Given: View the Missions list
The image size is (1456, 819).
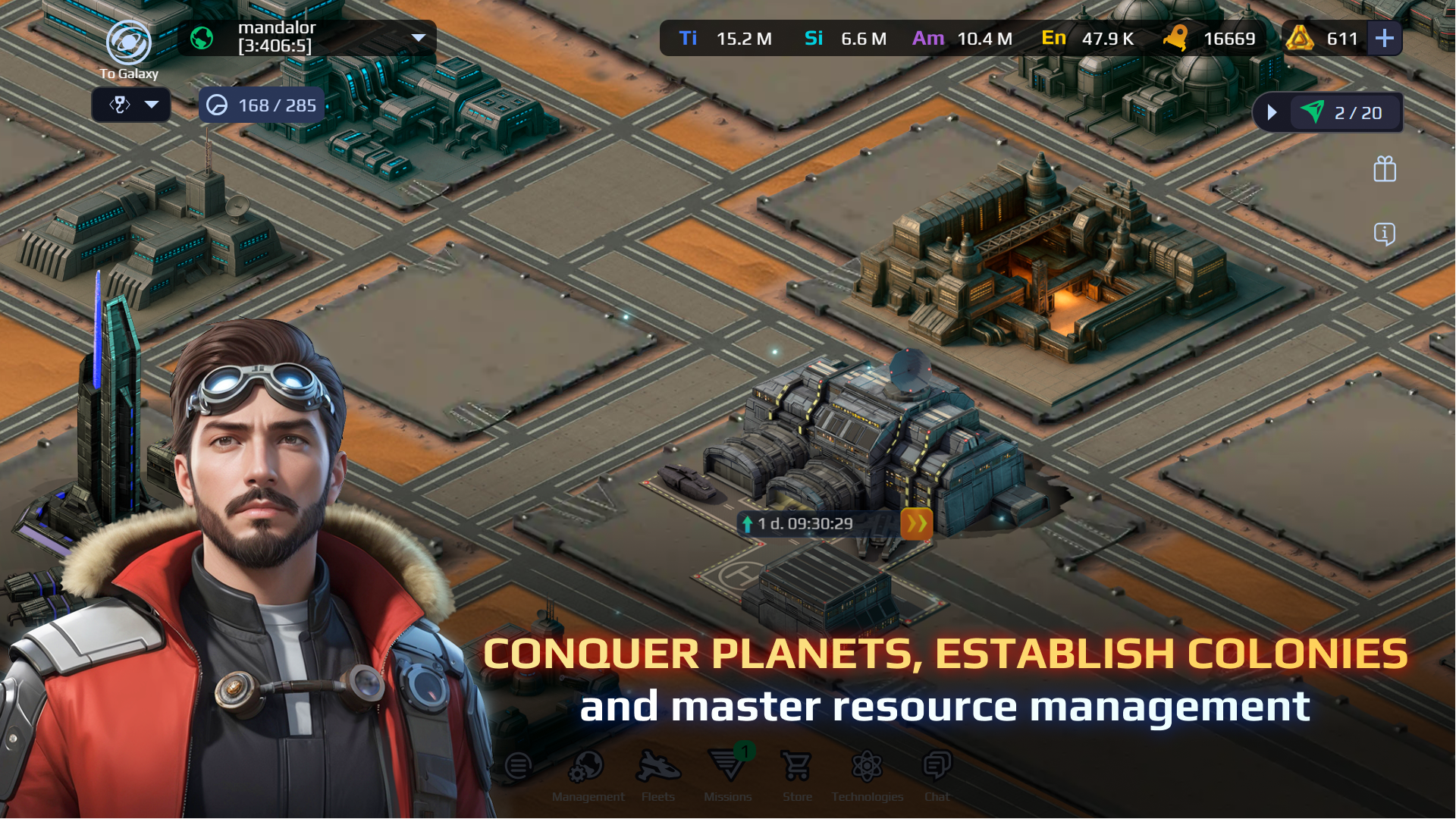Looking at the screenshot, I should (727, 773).
